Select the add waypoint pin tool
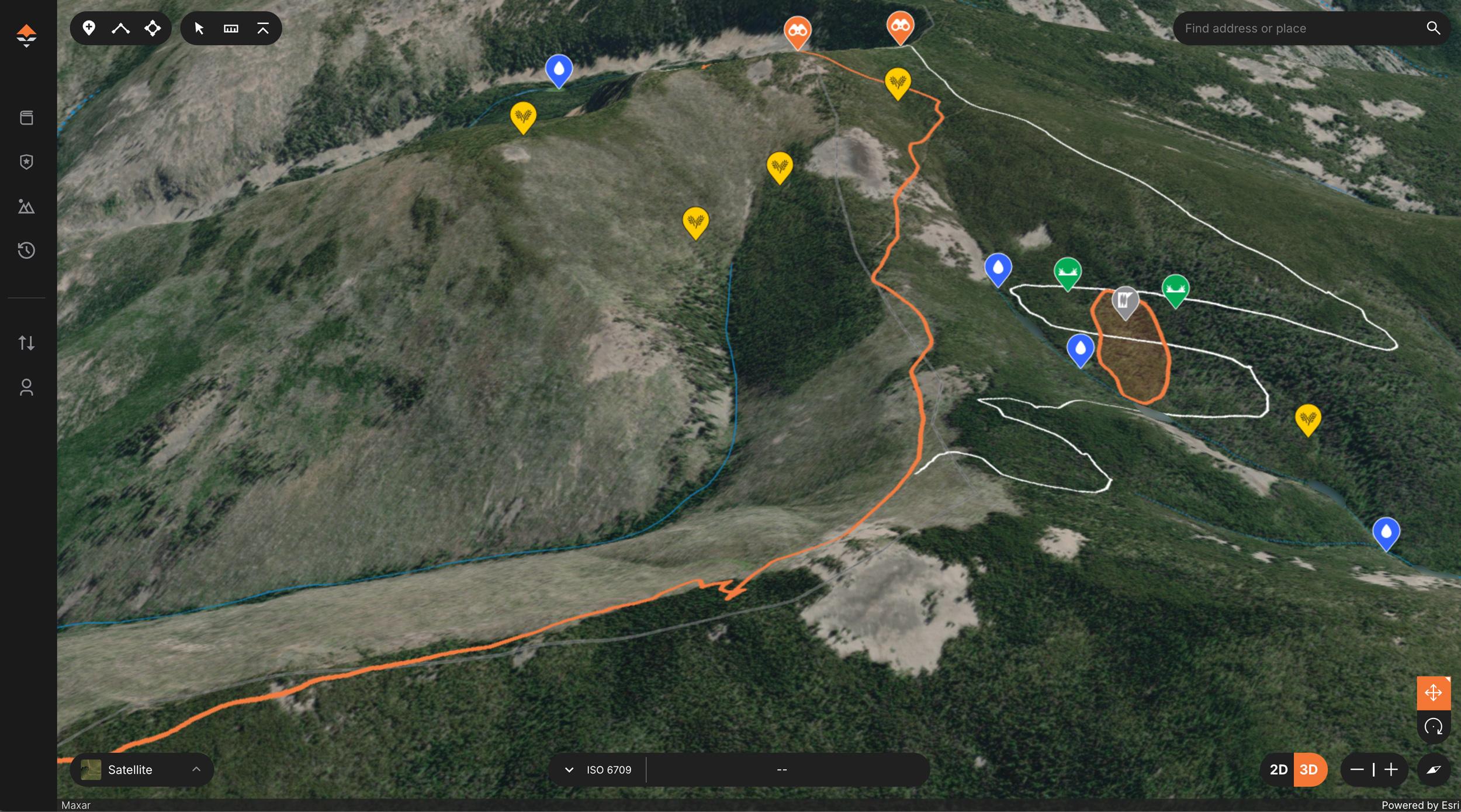 point(89,27)
